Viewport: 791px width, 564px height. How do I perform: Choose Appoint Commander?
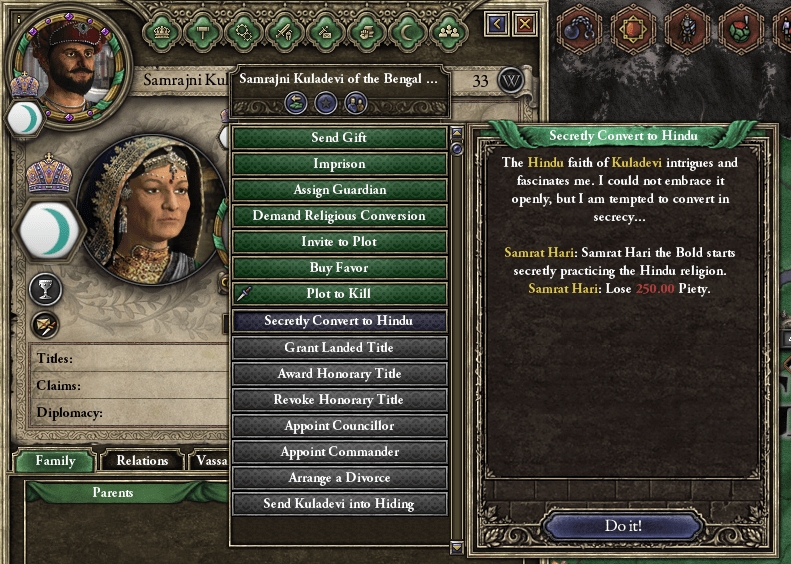pyautogui.click(x=339, y=451)
